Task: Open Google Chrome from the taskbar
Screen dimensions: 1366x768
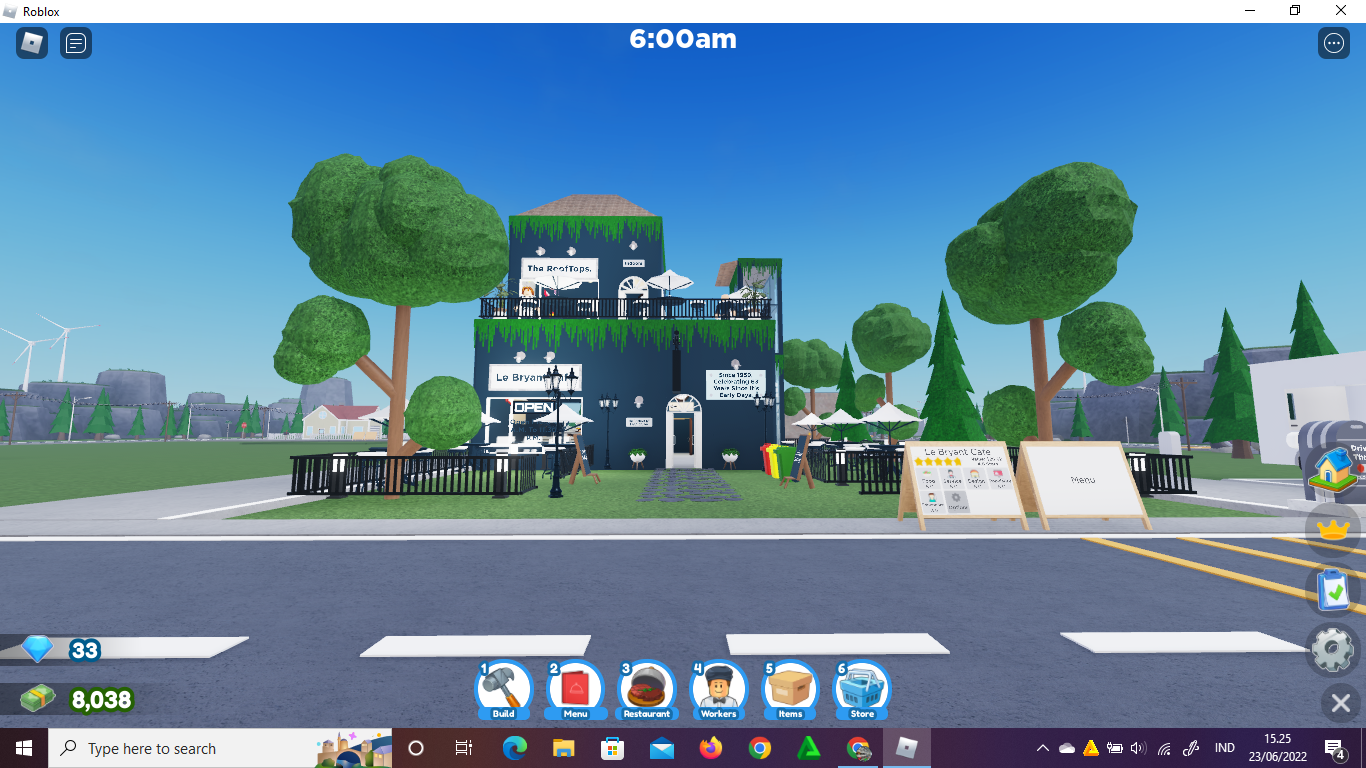Action: pos(759,748)
